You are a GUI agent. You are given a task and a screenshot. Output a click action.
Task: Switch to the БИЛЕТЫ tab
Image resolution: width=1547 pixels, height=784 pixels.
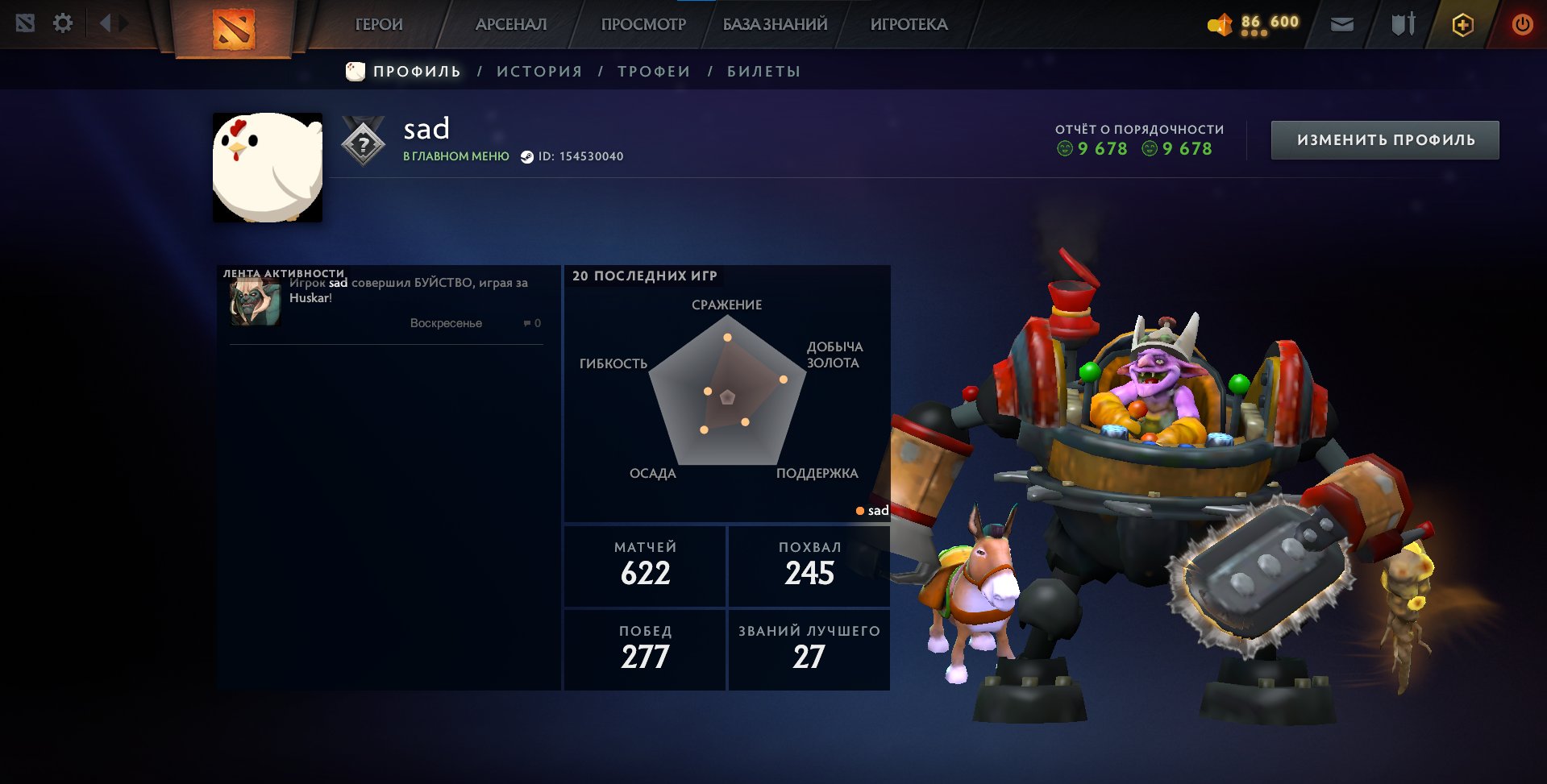click(x=763, y=72)
